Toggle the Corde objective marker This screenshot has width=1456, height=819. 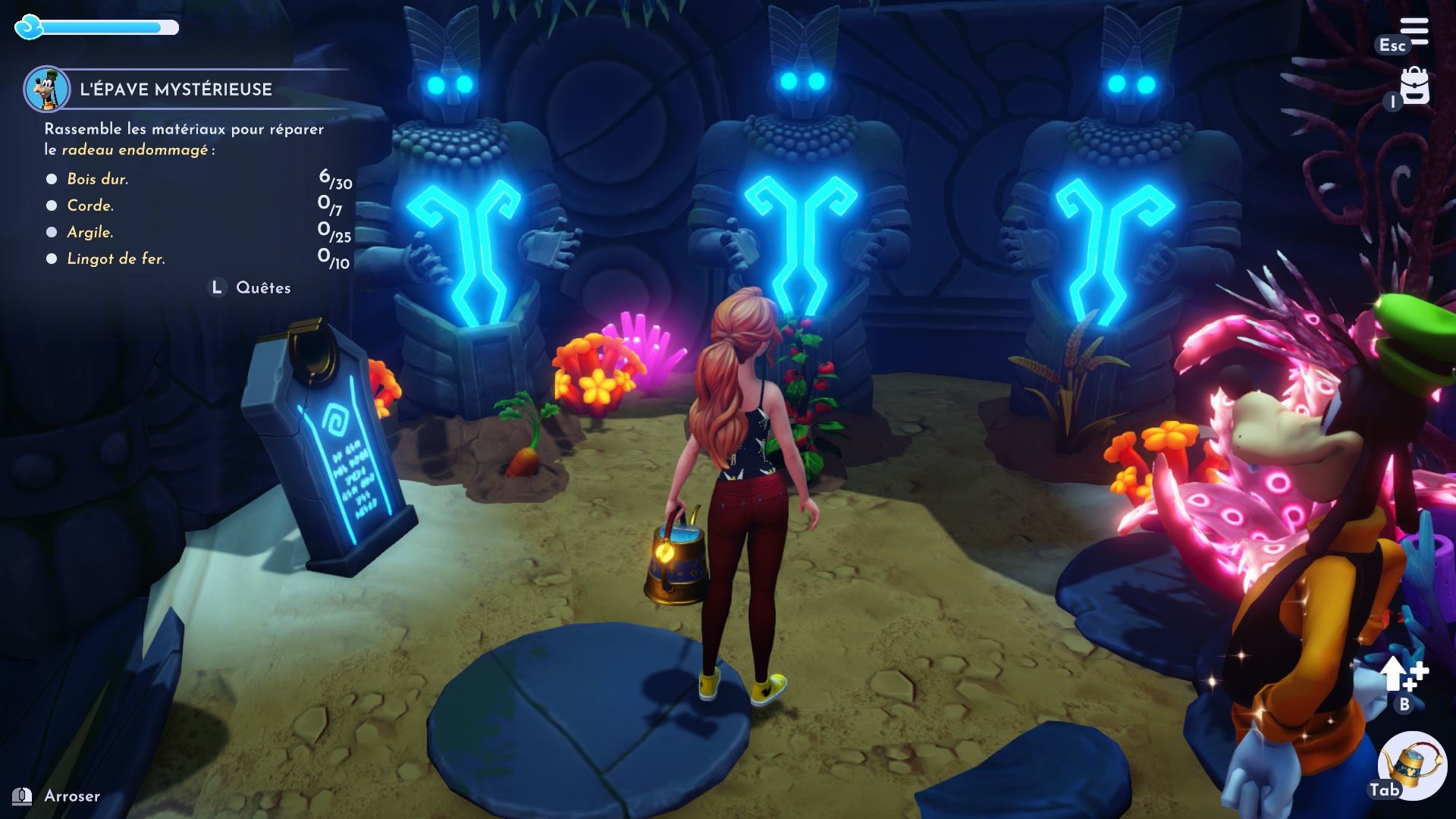click(51, 206)
